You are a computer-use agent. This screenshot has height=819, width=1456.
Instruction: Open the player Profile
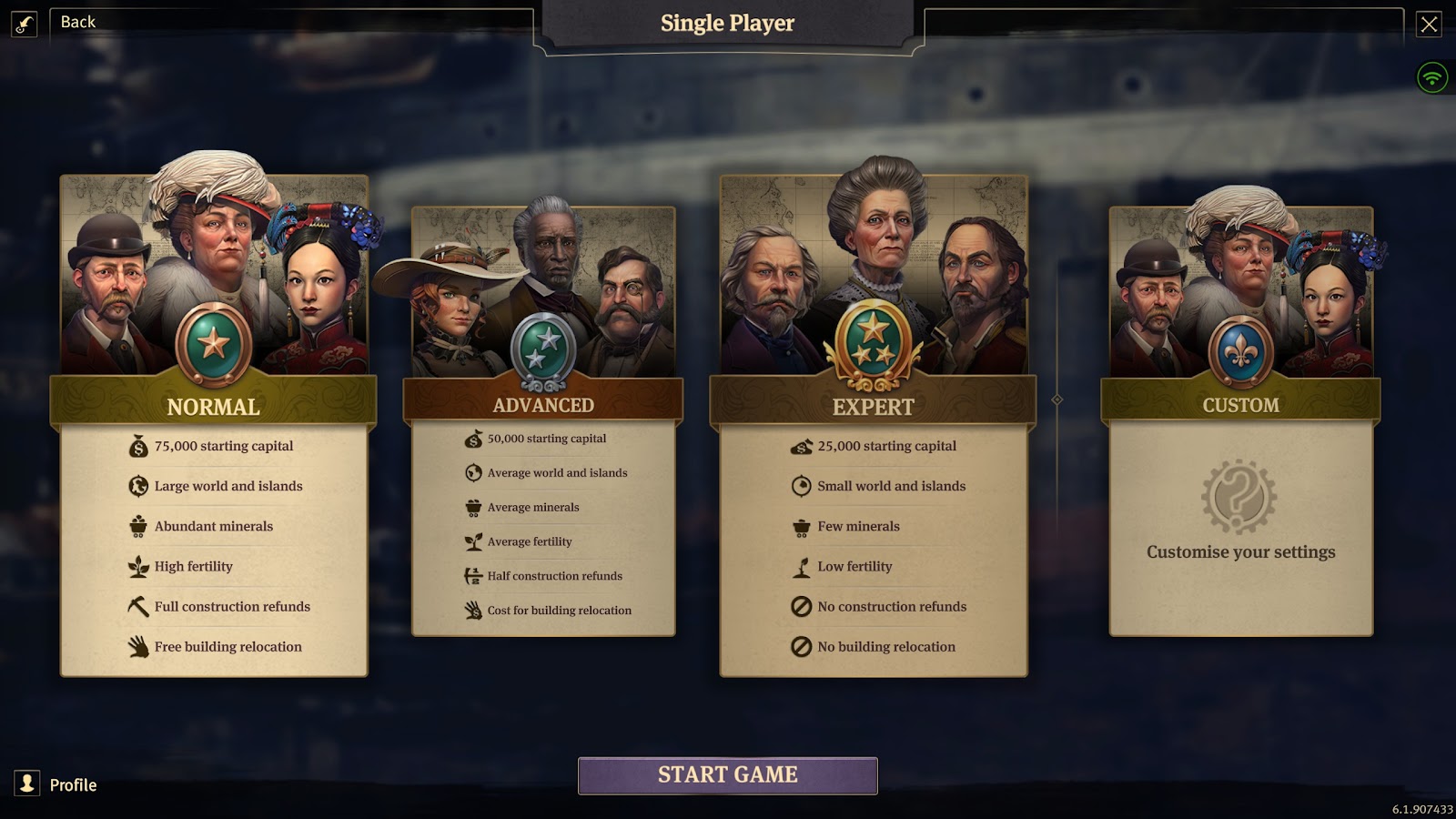tap(56, 784)
